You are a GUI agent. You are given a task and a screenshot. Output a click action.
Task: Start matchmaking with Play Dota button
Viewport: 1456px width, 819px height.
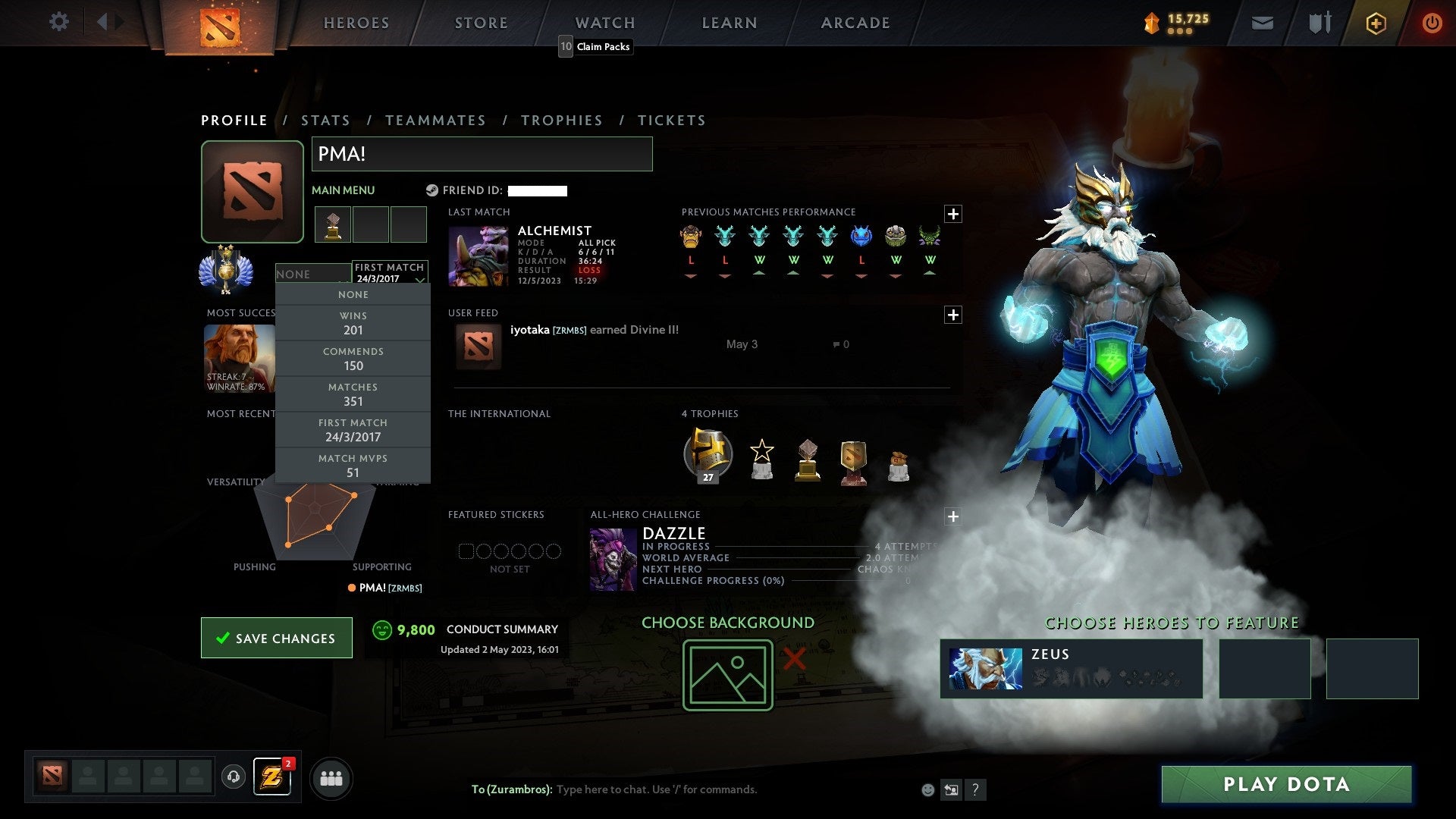click(1286, 784)
